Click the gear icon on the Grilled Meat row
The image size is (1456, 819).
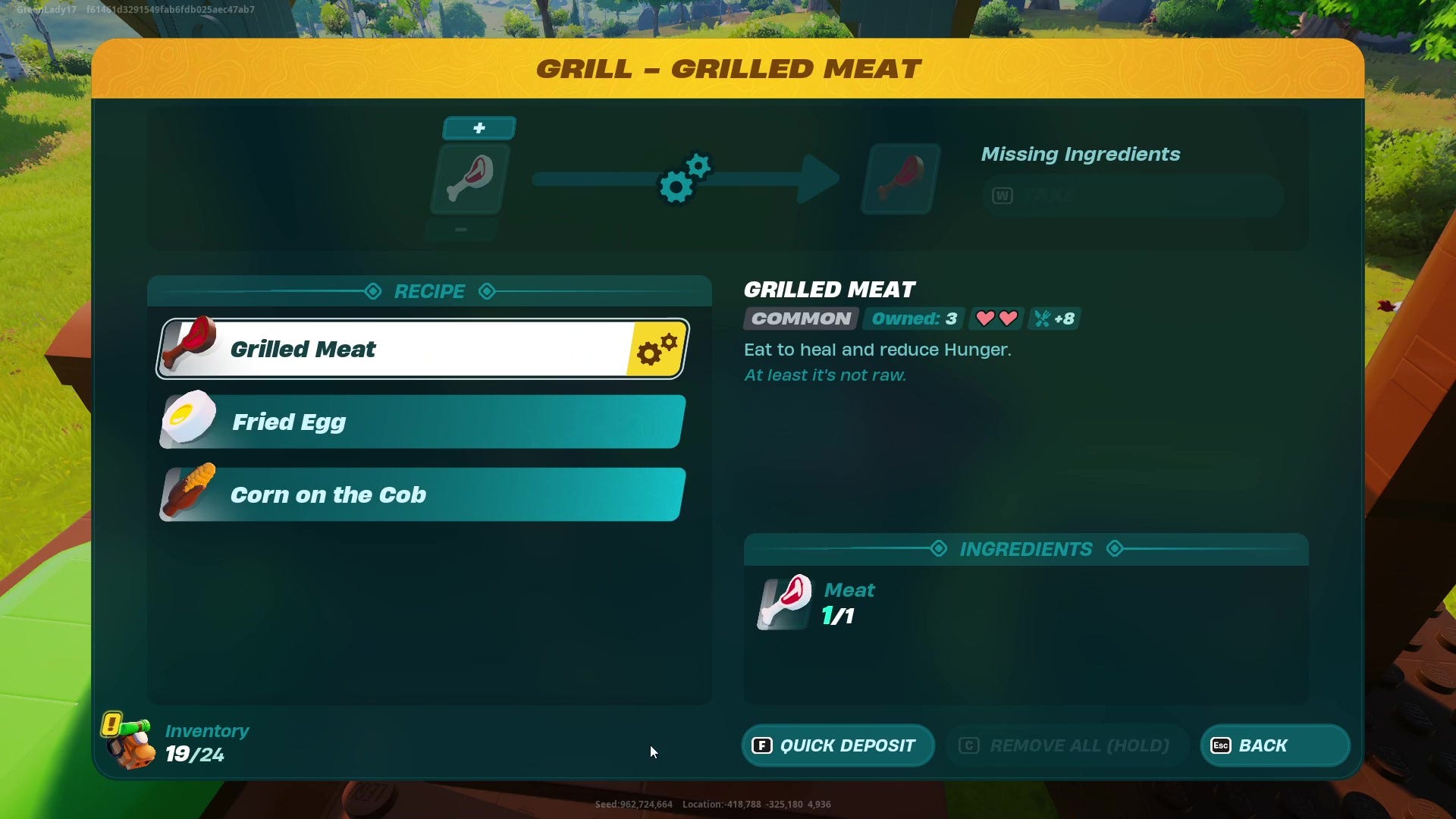pyautogui.click(x=656, y=349)
